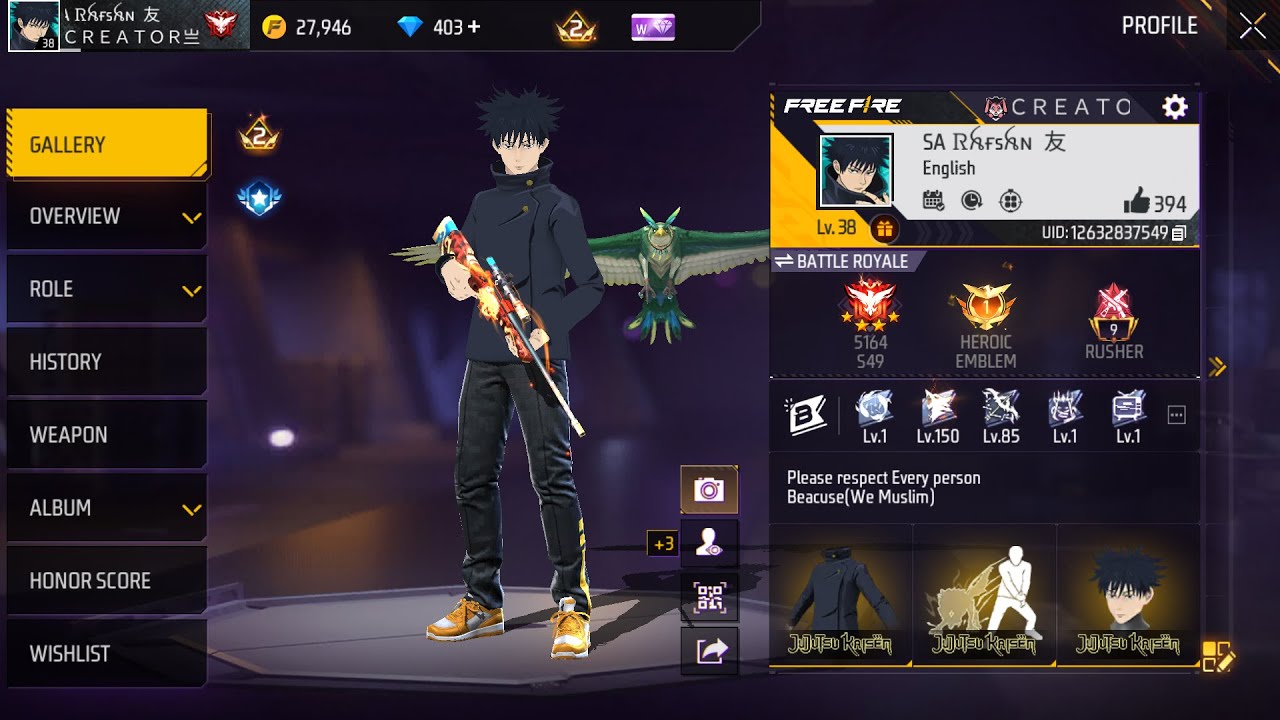Open the Album section

[107, 508]
